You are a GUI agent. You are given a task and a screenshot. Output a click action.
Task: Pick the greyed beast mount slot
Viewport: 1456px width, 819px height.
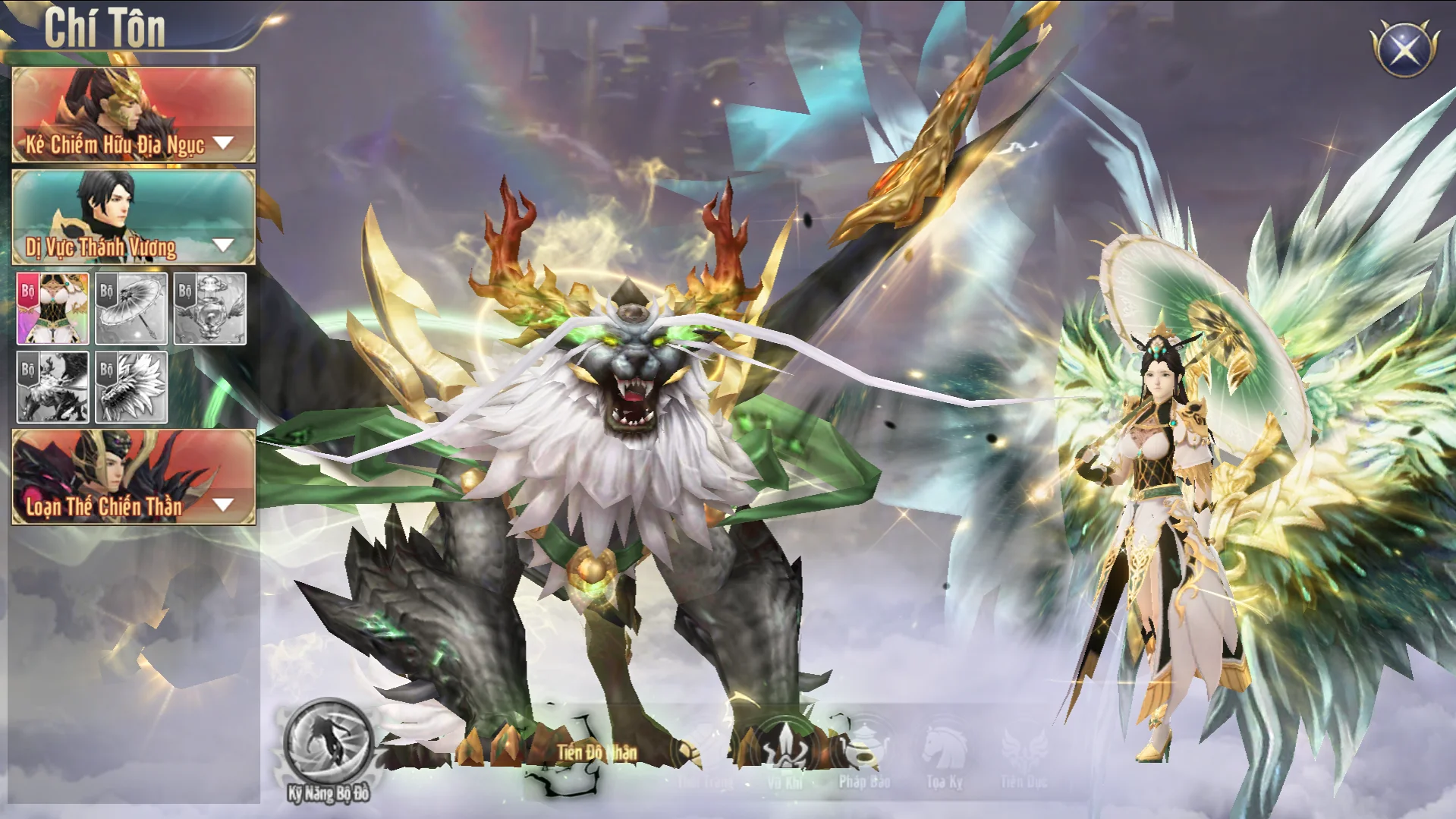(53, 387)
